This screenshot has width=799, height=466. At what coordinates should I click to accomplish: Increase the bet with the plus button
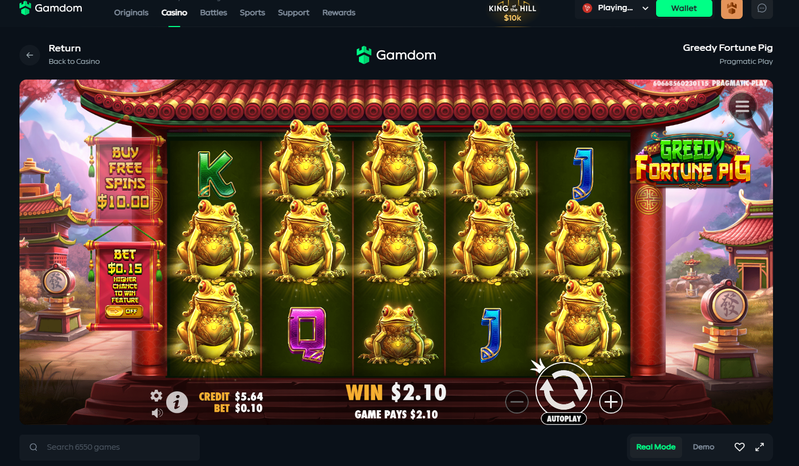[x=610, y=402]
